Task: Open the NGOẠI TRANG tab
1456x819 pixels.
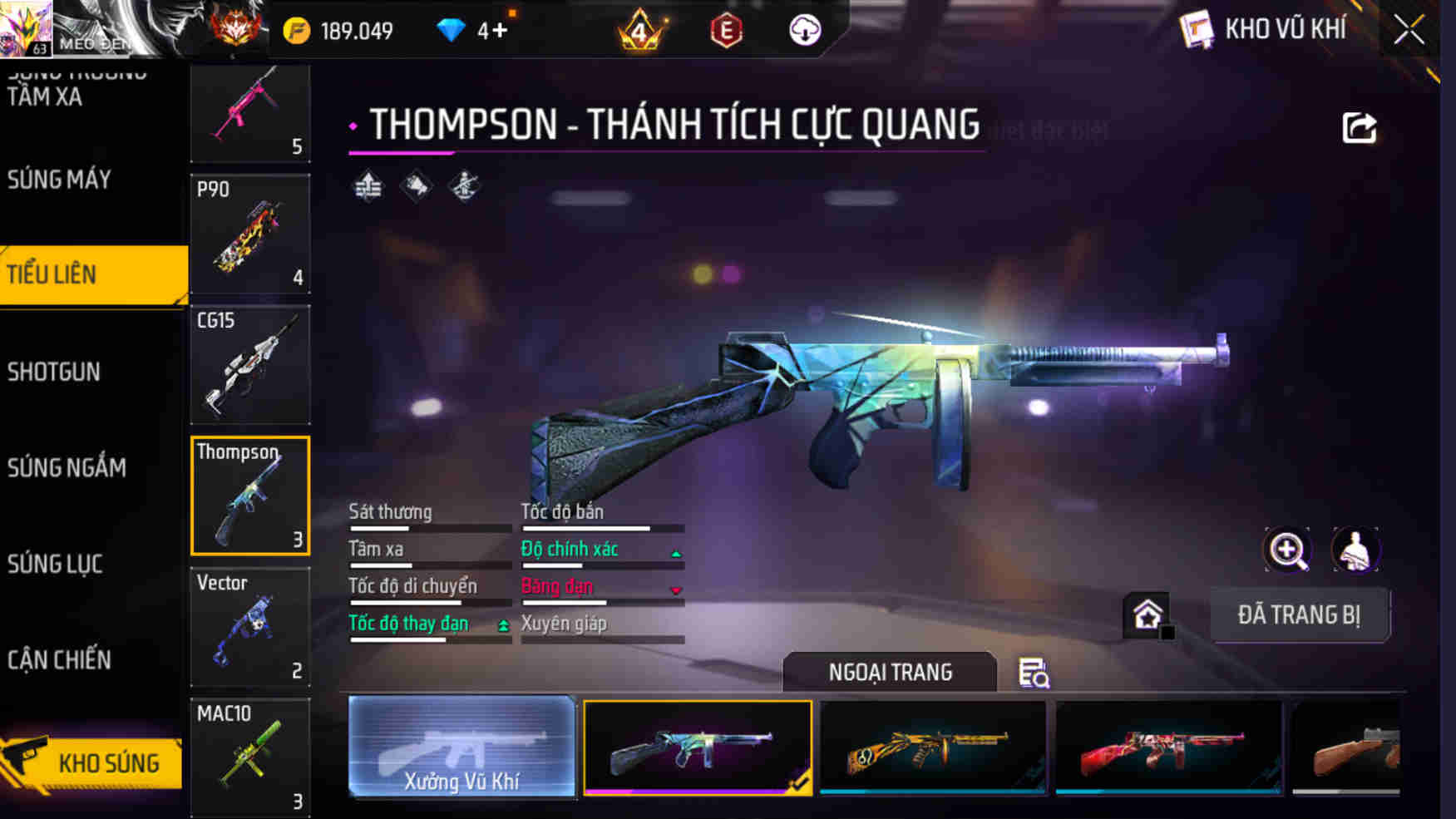Action: click(x=890, y=672)
